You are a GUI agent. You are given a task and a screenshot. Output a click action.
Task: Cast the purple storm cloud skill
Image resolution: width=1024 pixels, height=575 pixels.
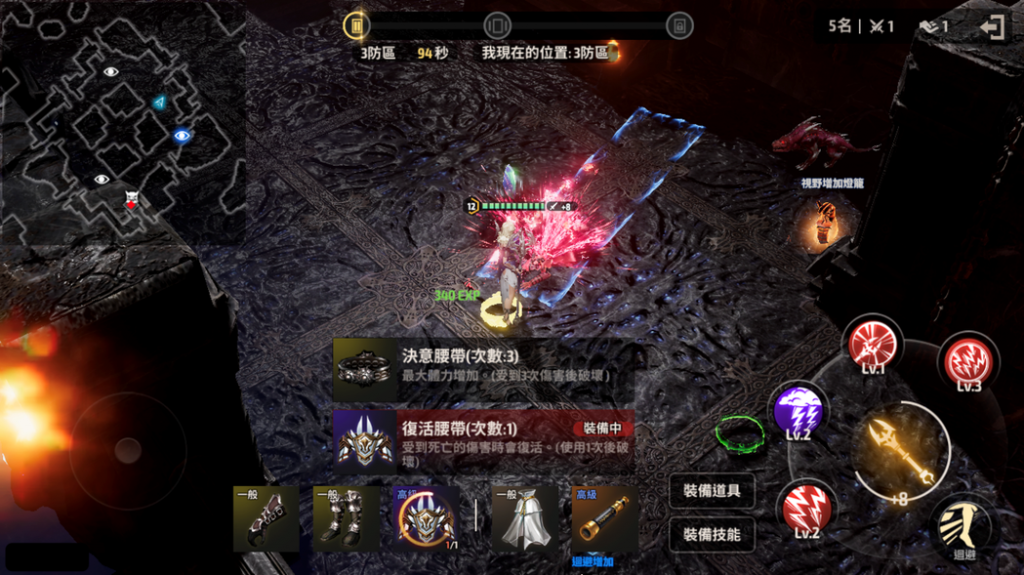(798, 411)
